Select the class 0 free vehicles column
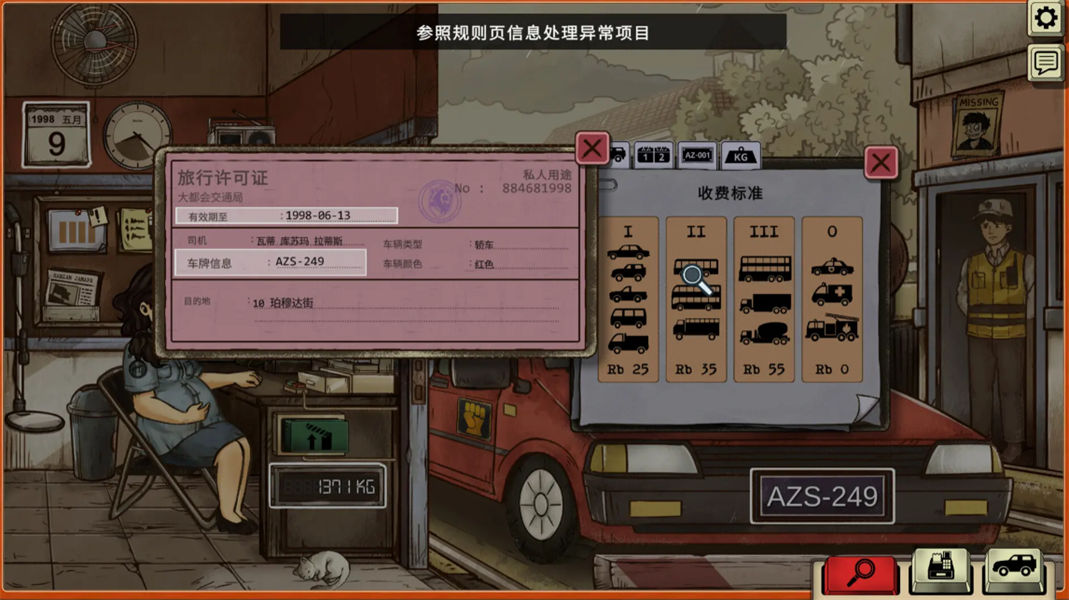 (832, 299)
